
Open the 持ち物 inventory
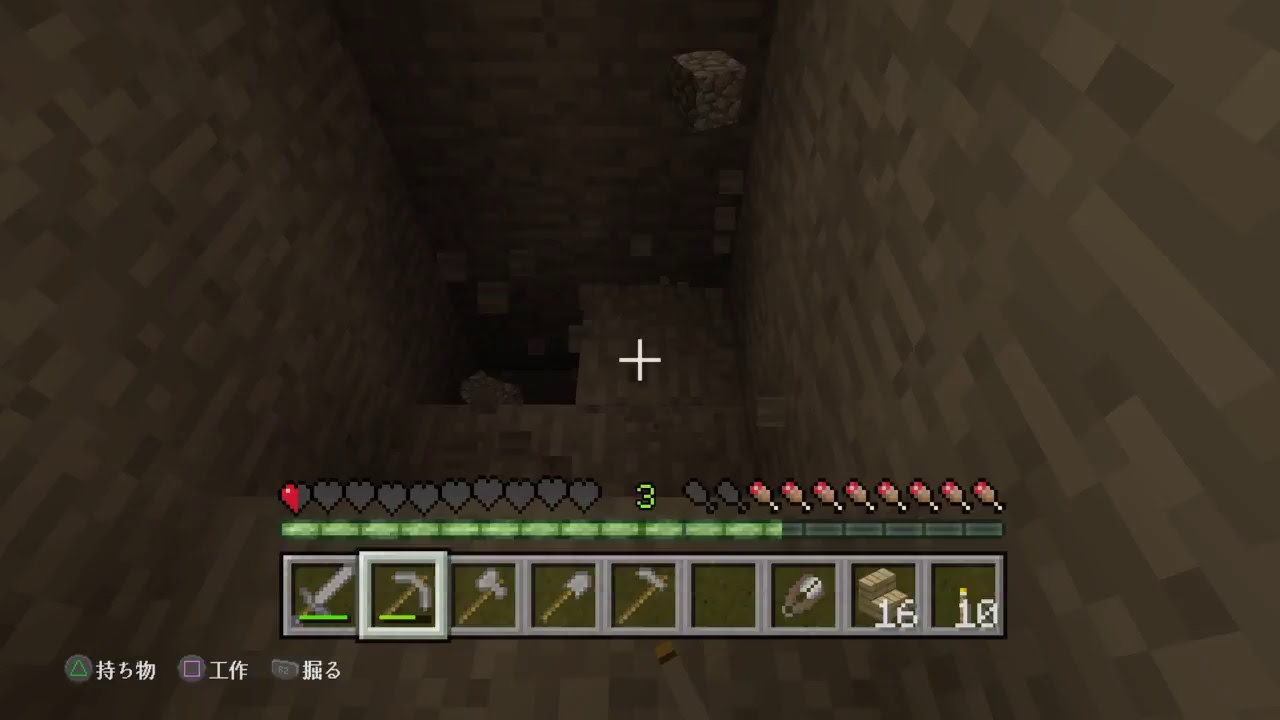pyautogui.click(x=123, y=671)
